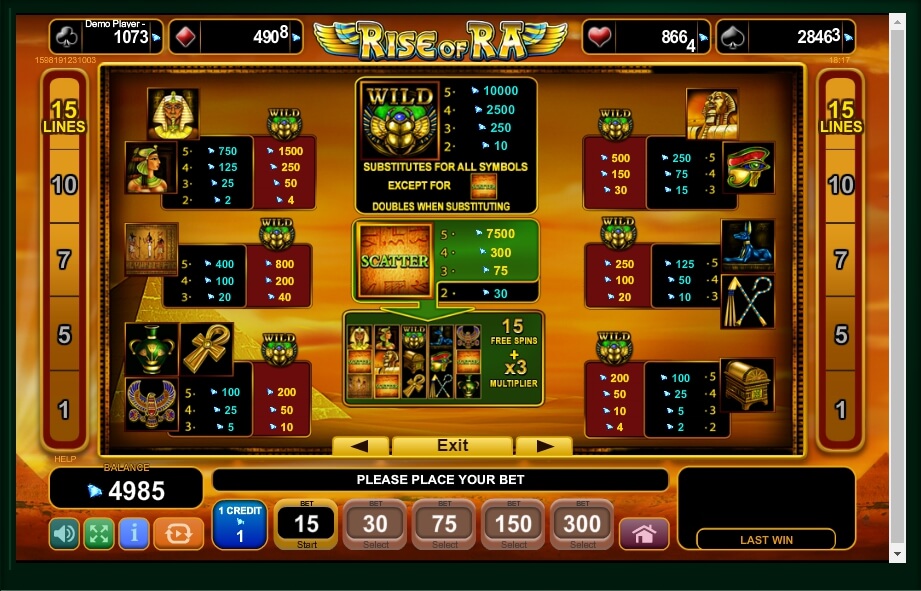Pick the bet 150 button
This screenshot has height=591, width=921.
pos(514,525)
